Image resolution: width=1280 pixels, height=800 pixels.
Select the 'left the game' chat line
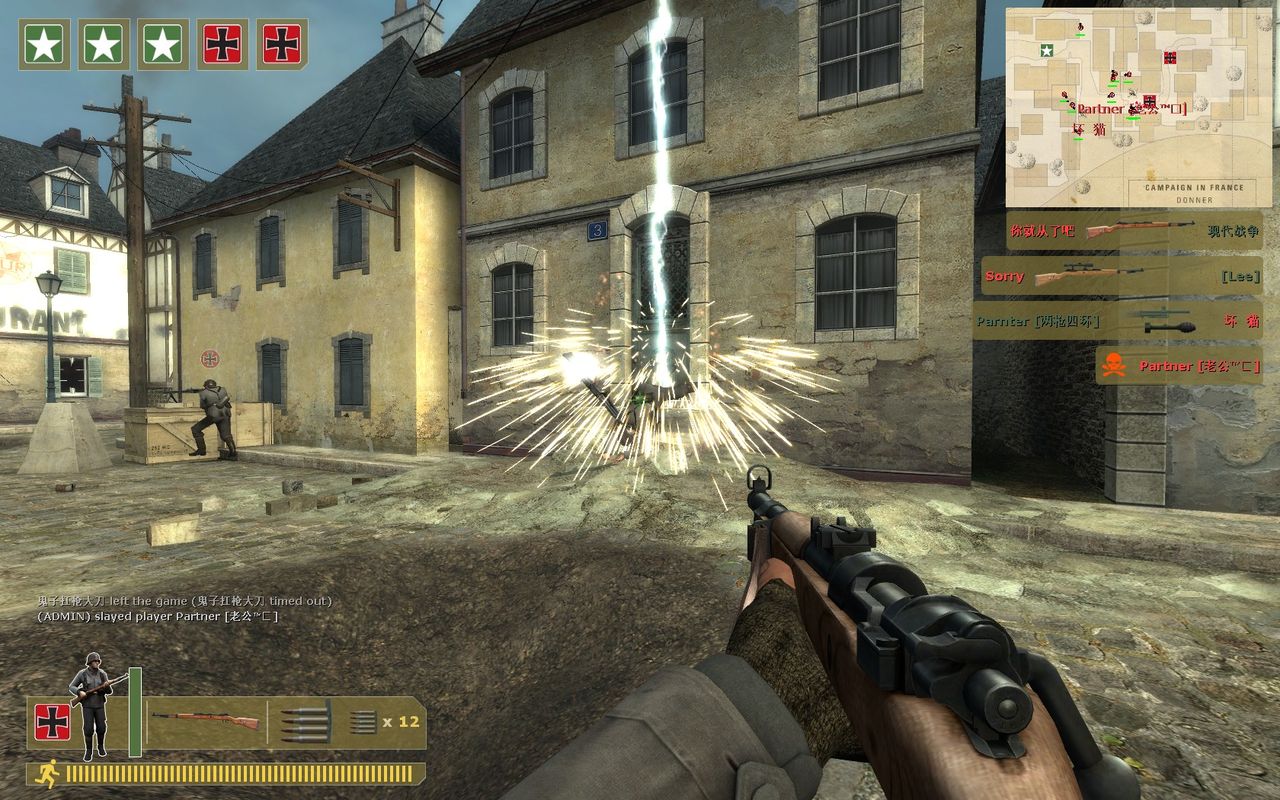[185, 601]
